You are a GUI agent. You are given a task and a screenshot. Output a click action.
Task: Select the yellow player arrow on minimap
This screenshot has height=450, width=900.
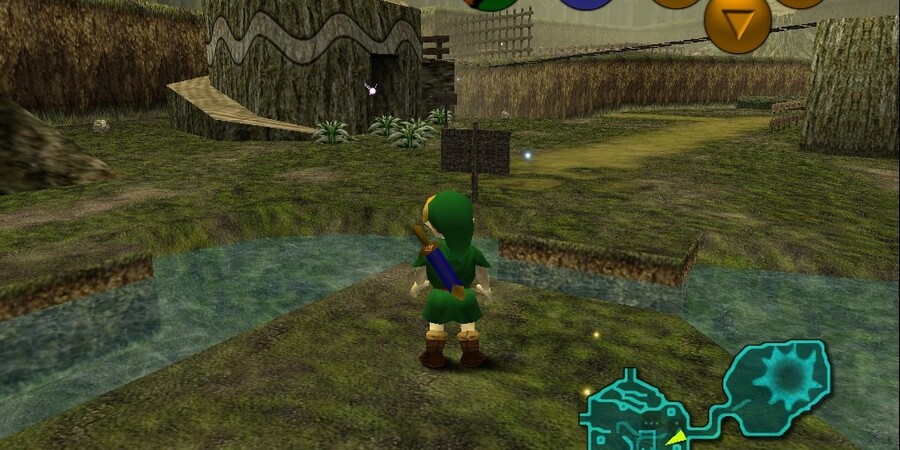(x=677, y=437)
